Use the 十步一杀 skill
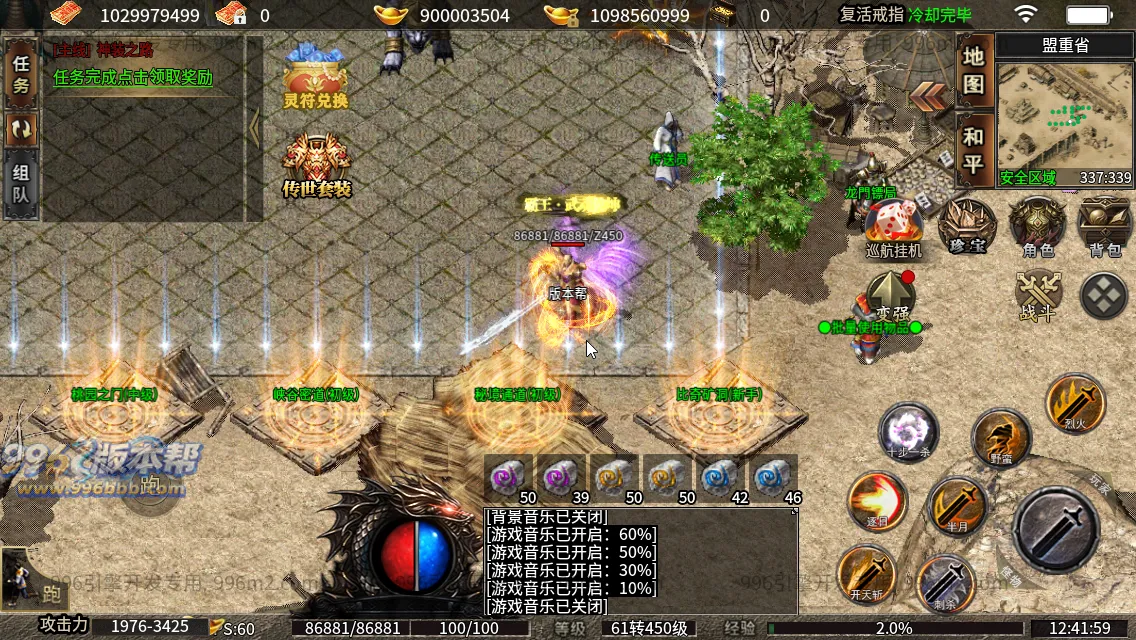Screen dimensions: 1136x640 click(x=908, y=433)
